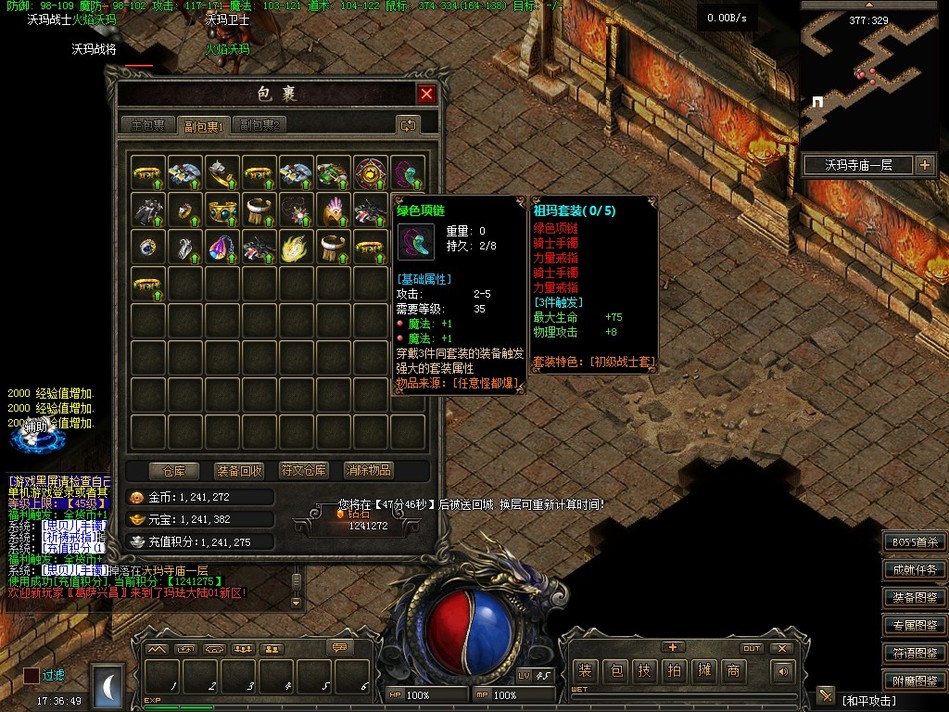Screen dimensions: 949x712
Task: Select the yellow flame item in the bag
Action: pos(296,245)
